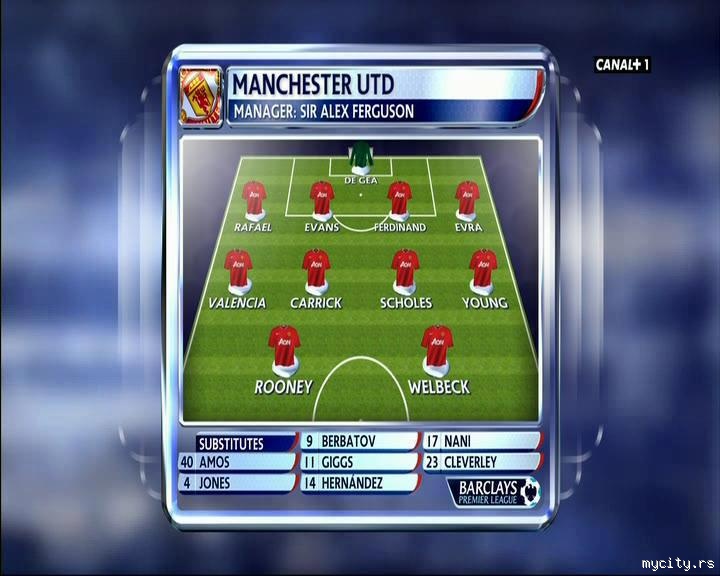720x576 pixels.
Task: Pick Young in midfield
Action: click(484, 270)
